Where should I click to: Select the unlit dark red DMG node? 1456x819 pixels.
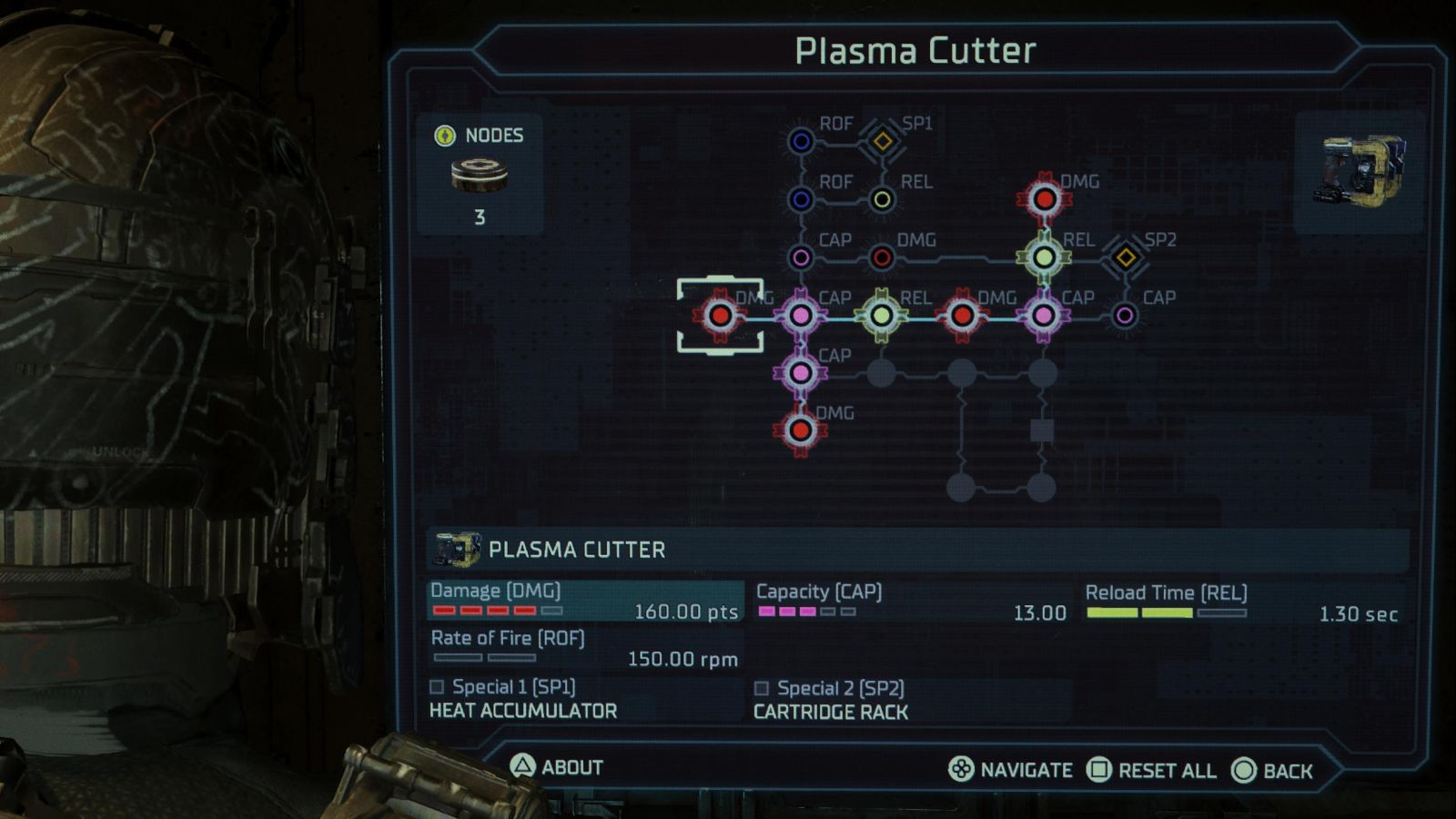point(882,258)
